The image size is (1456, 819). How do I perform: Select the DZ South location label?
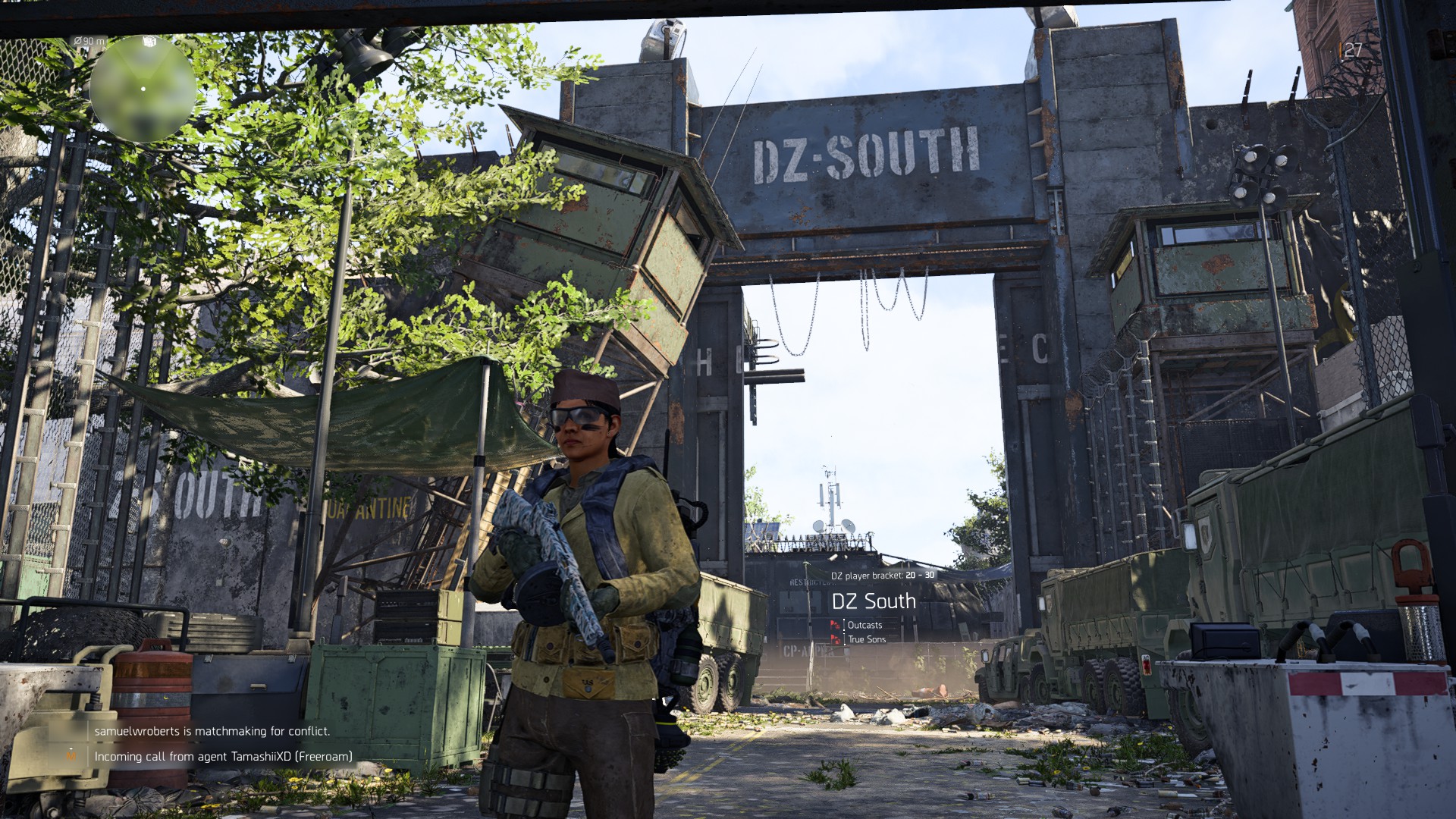point(874,601)
